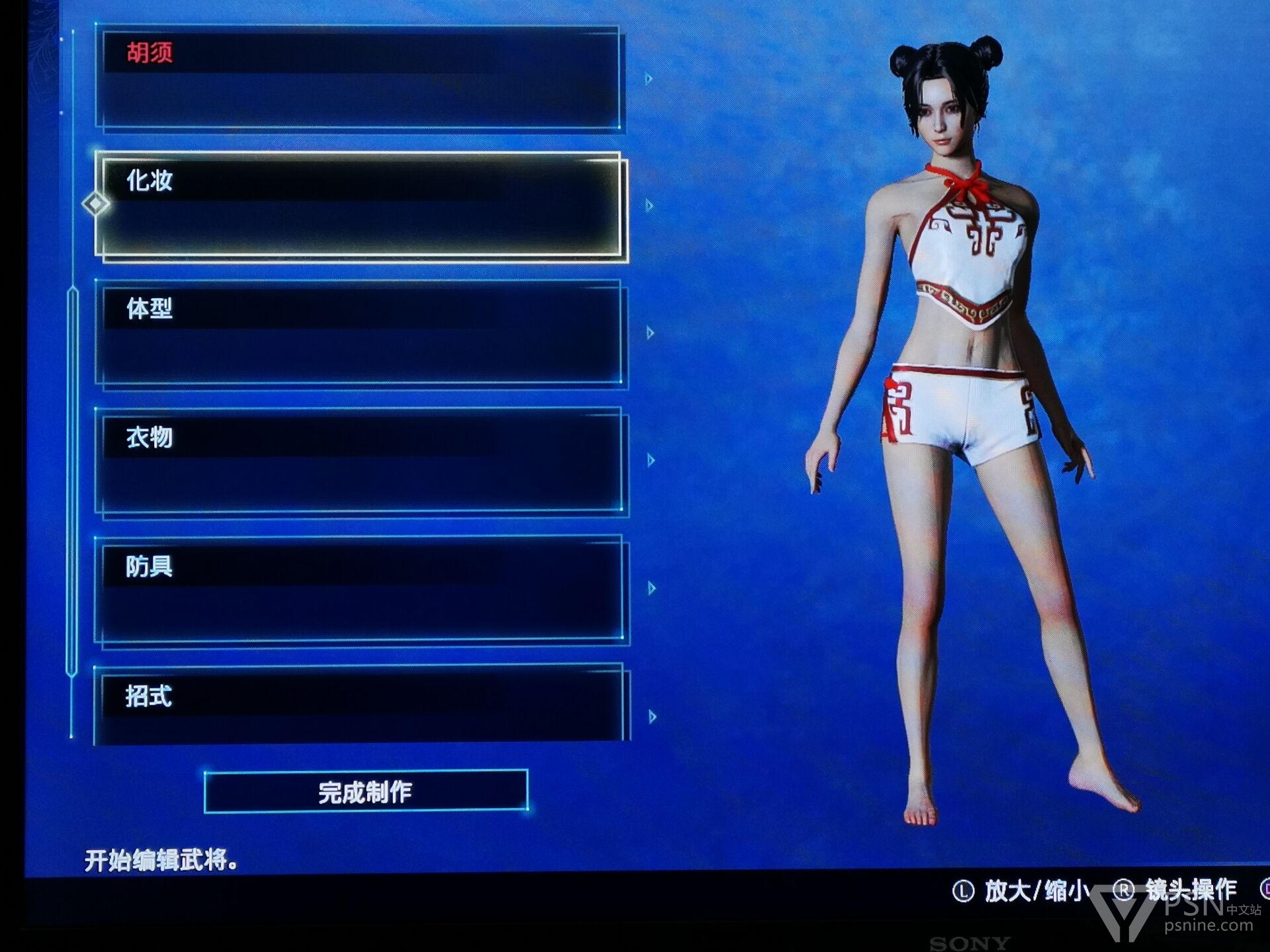
Task: Select the 化妆 (makeup) option
Action: click(x=359, y=205)
